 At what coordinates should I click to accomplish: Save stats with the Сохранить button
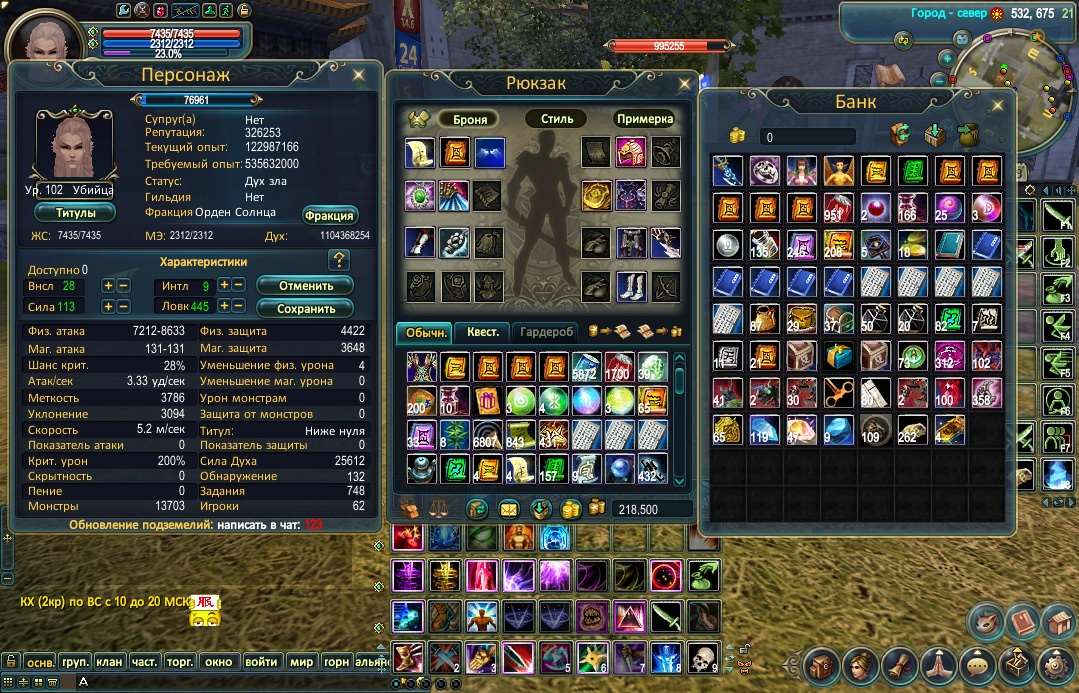pyautogui.click(x=305, y=309)
